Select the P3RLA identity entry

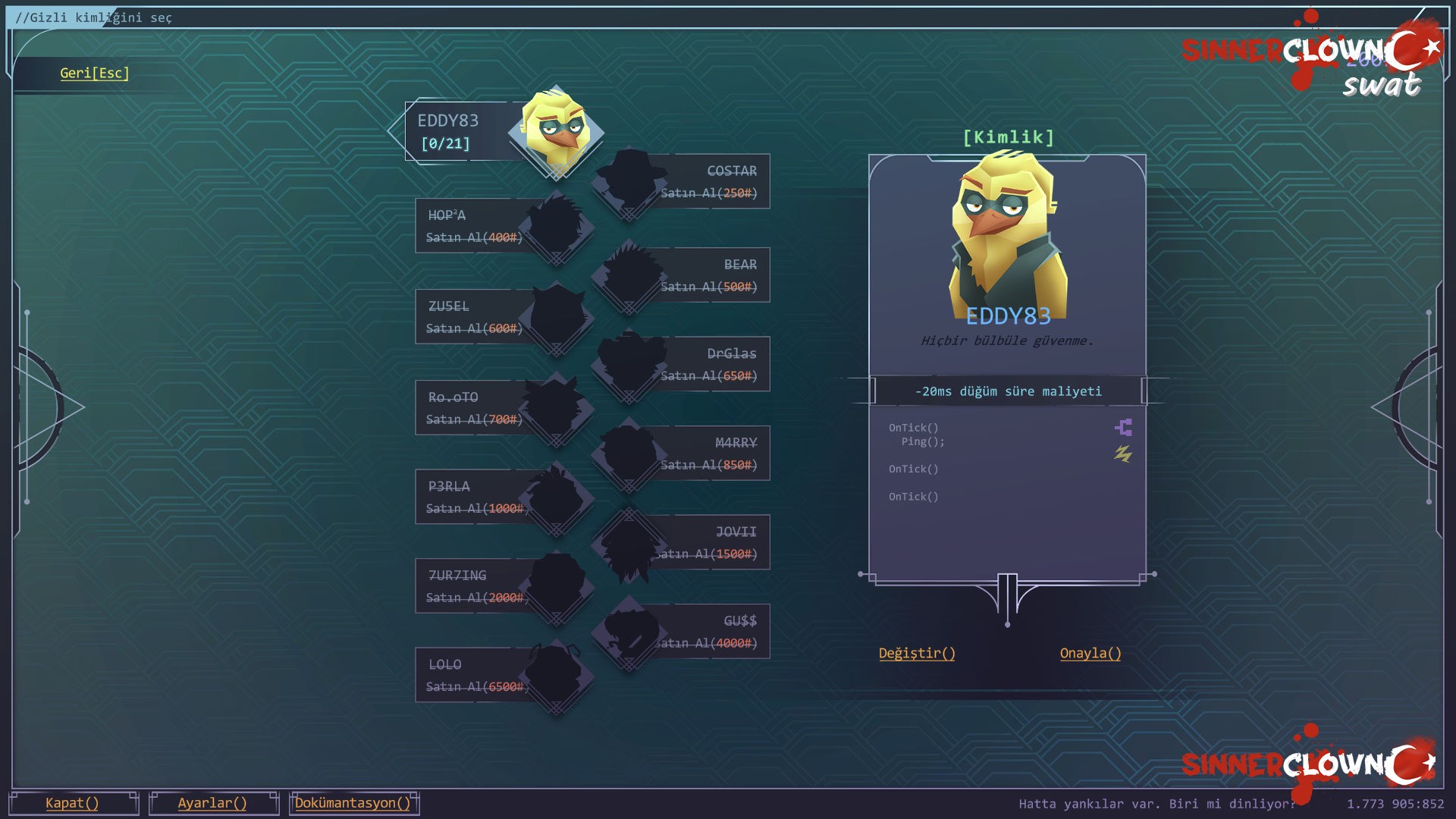[x=475, y=497]
